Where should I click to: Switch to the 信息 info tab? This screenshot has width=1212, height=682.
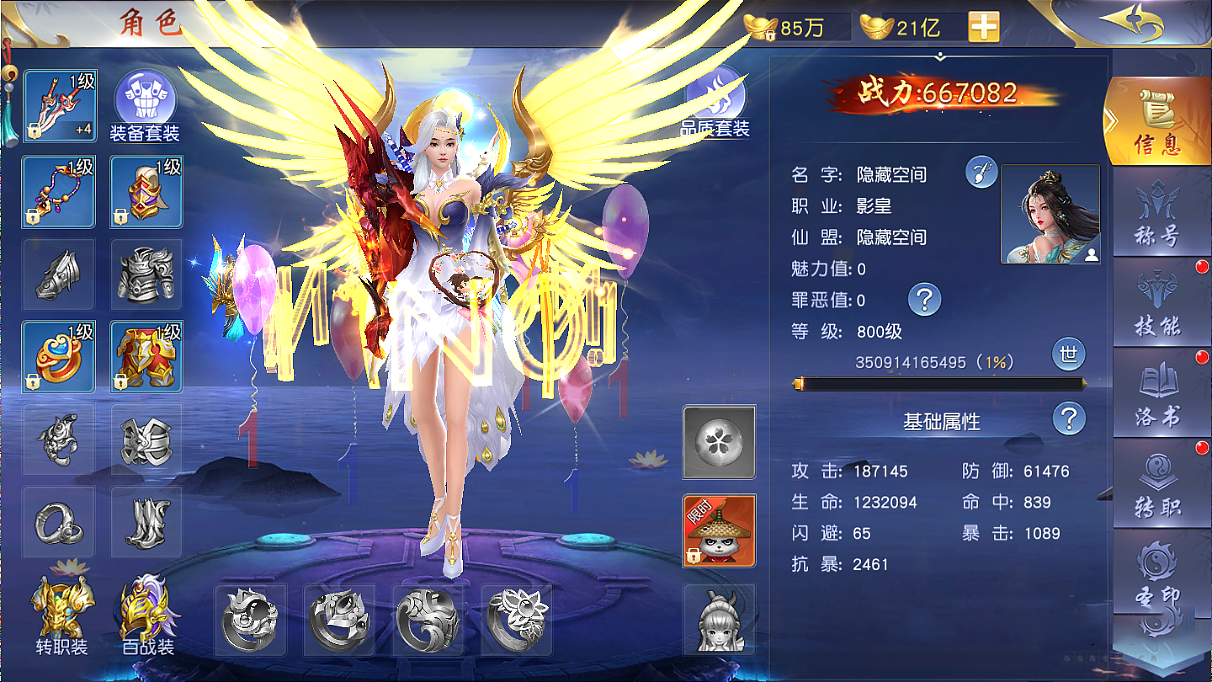coord(1158,123)
